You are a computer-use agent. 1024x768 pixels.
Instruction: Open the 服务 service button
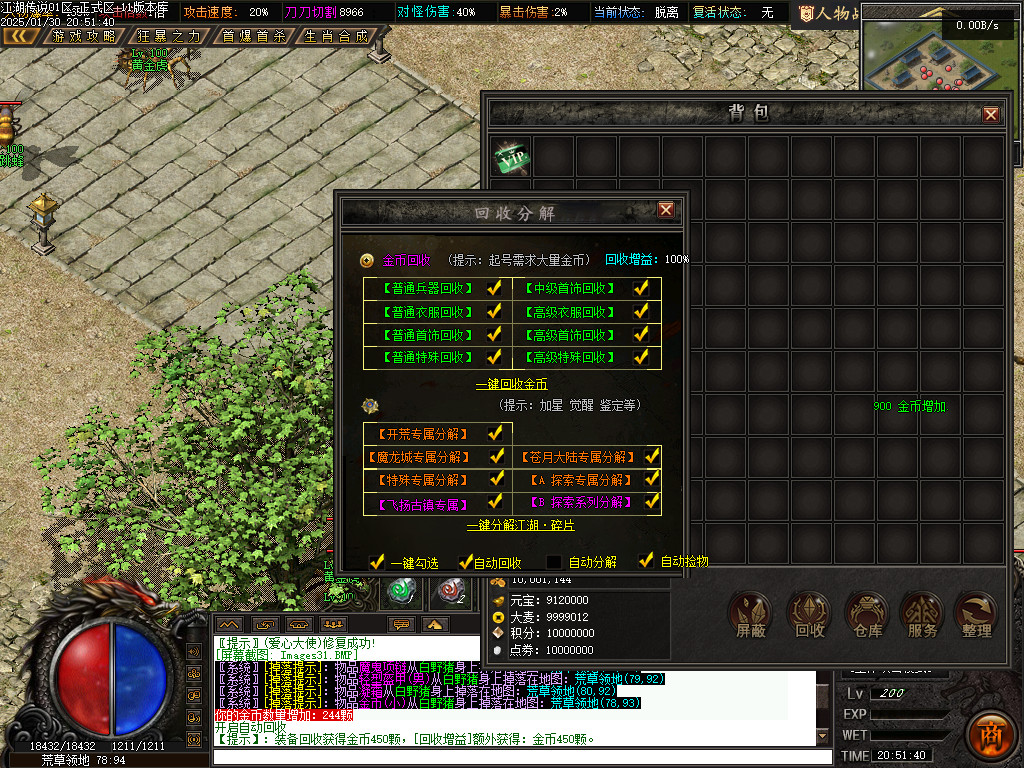(922, 614)
